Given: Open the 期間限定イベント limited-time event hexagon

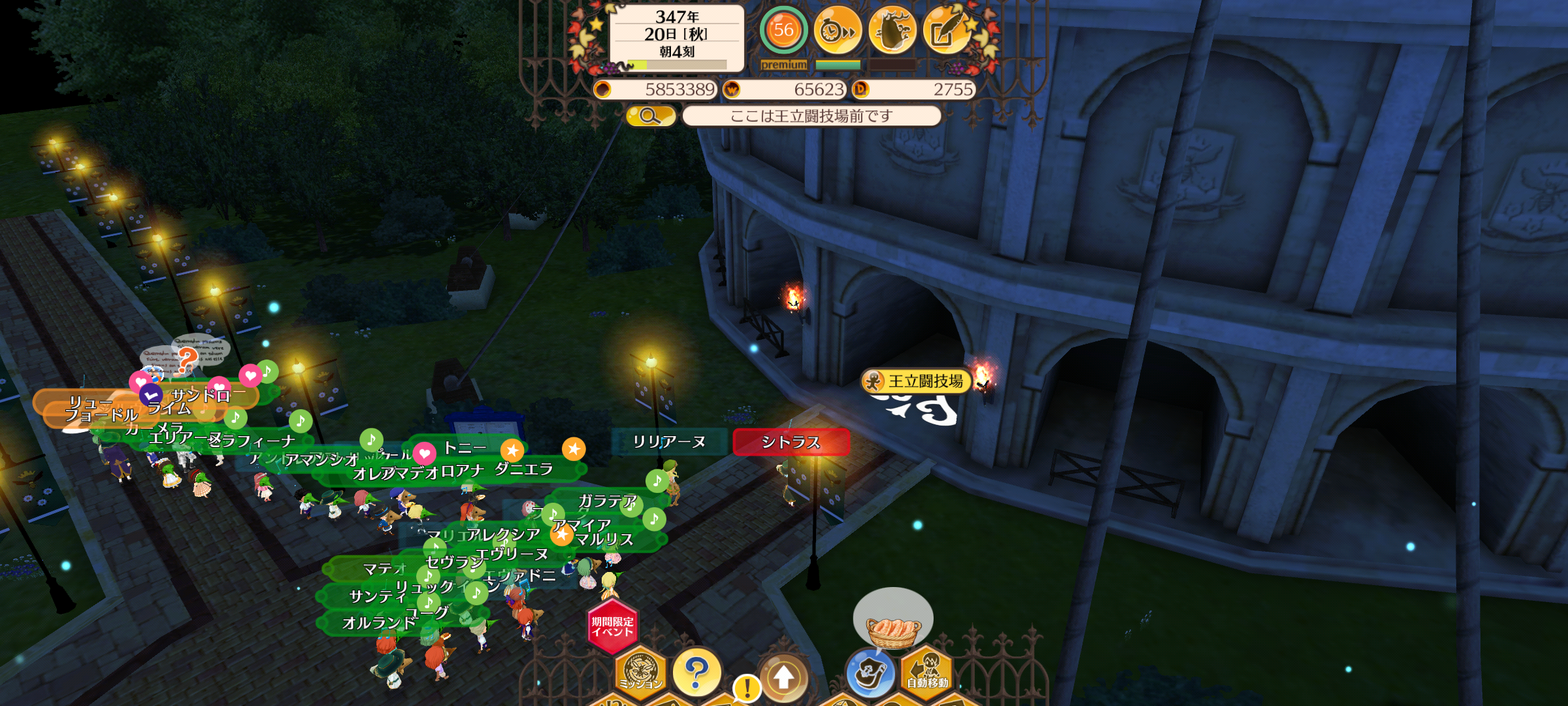Looking at the screenshot, I should pyautogui.click(x=612, y=627).
